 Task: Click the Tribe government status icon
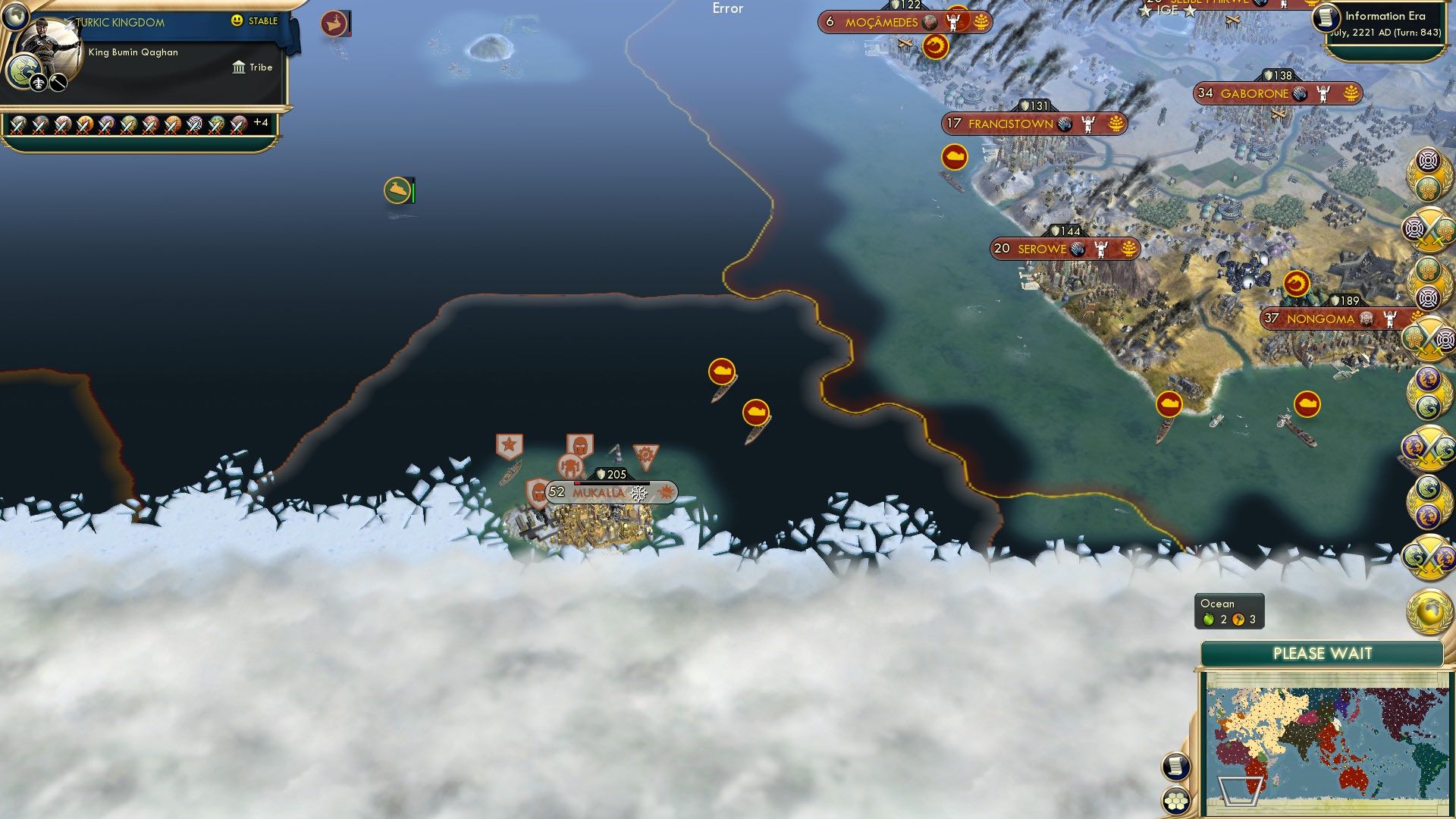click(237, 67)
